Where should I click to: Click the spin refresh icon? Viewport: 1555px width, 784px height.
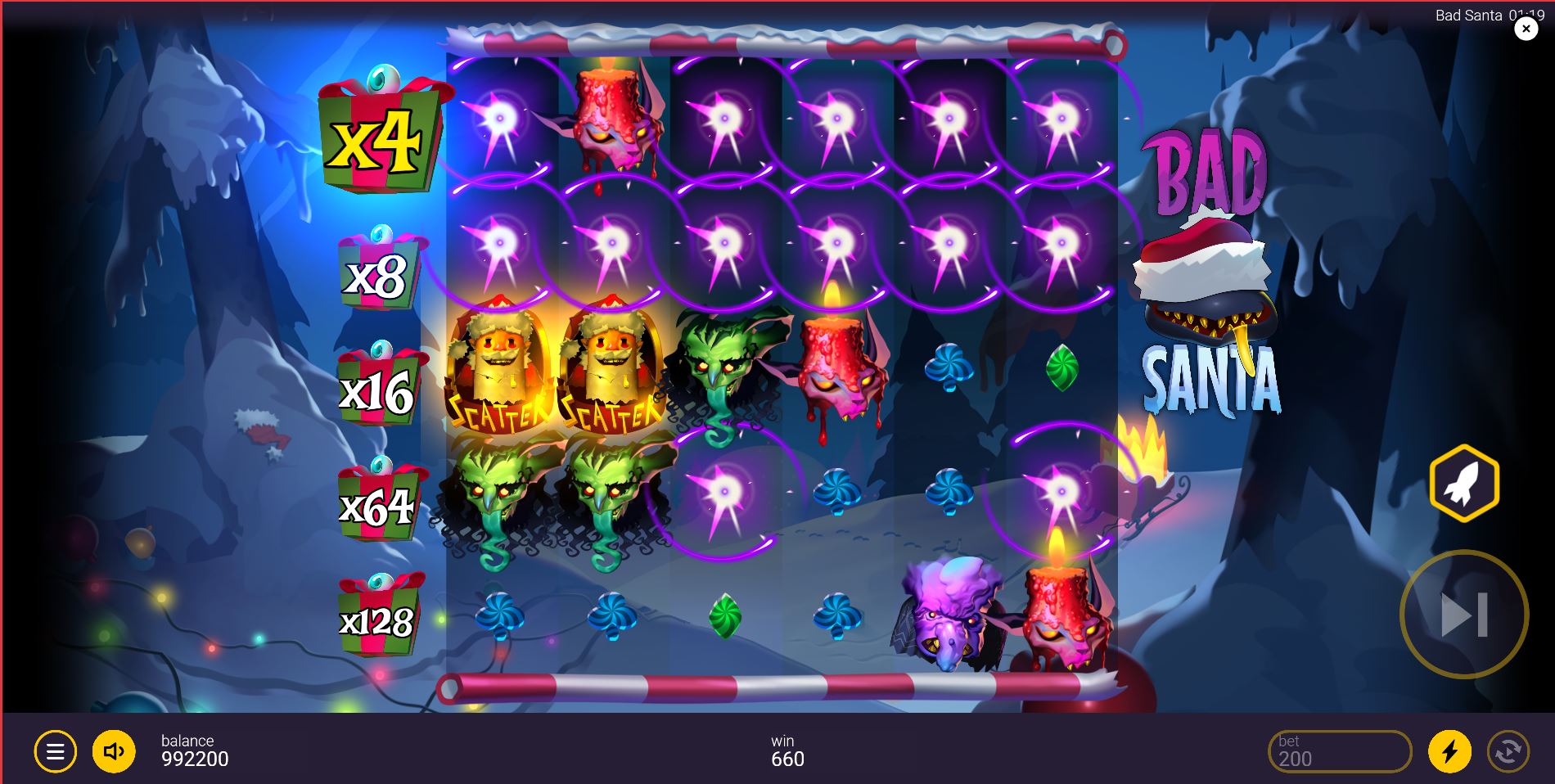point(1512,750)
